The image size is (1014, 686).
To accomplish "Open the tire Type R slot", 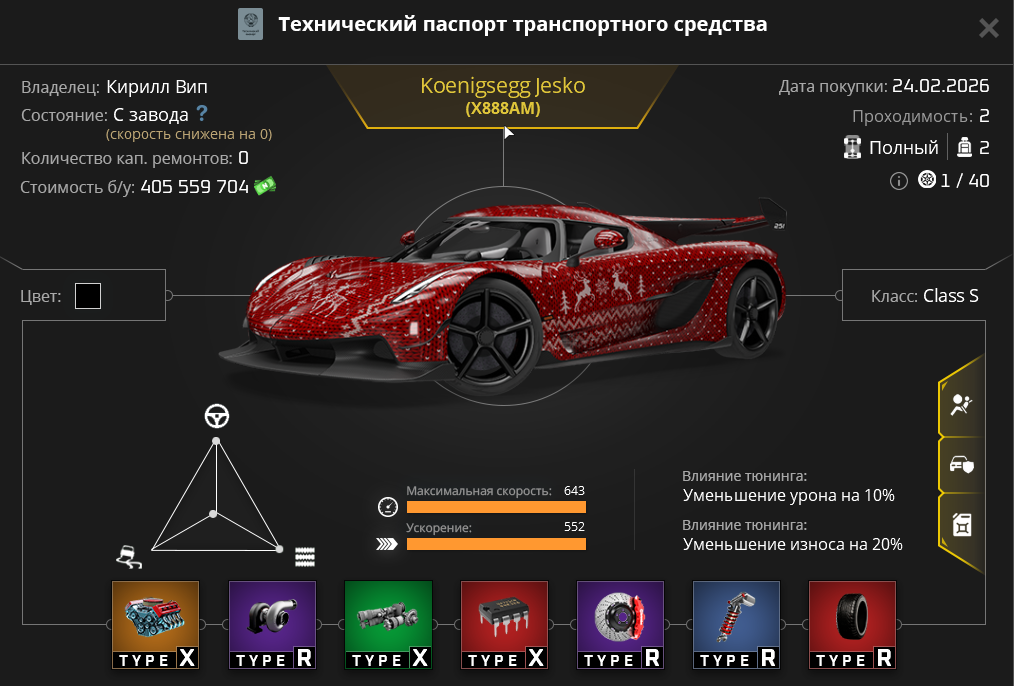I will [852, 625].
